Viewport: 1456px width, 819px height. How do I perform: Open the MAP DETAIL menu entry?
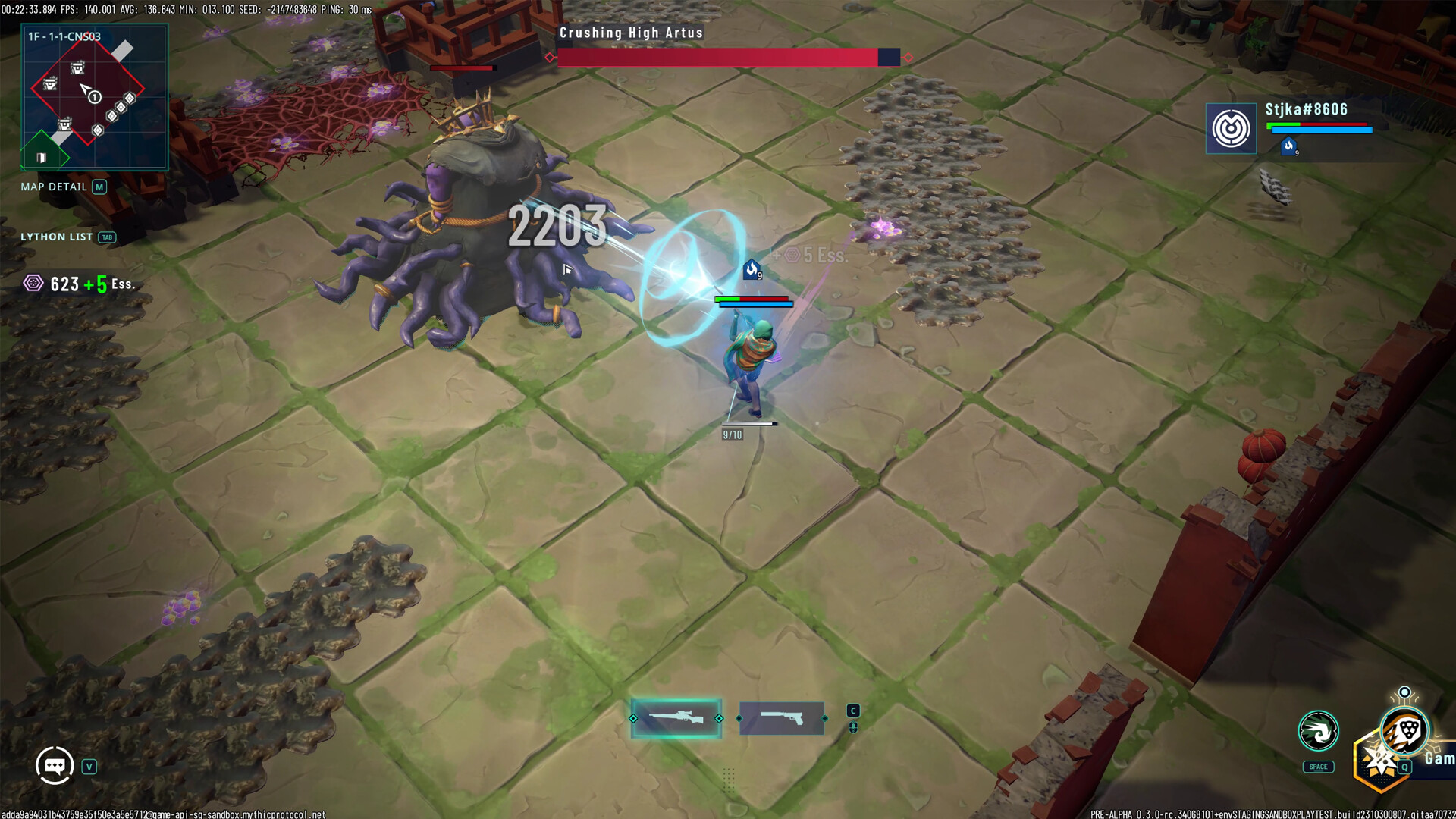click(54, 186)
